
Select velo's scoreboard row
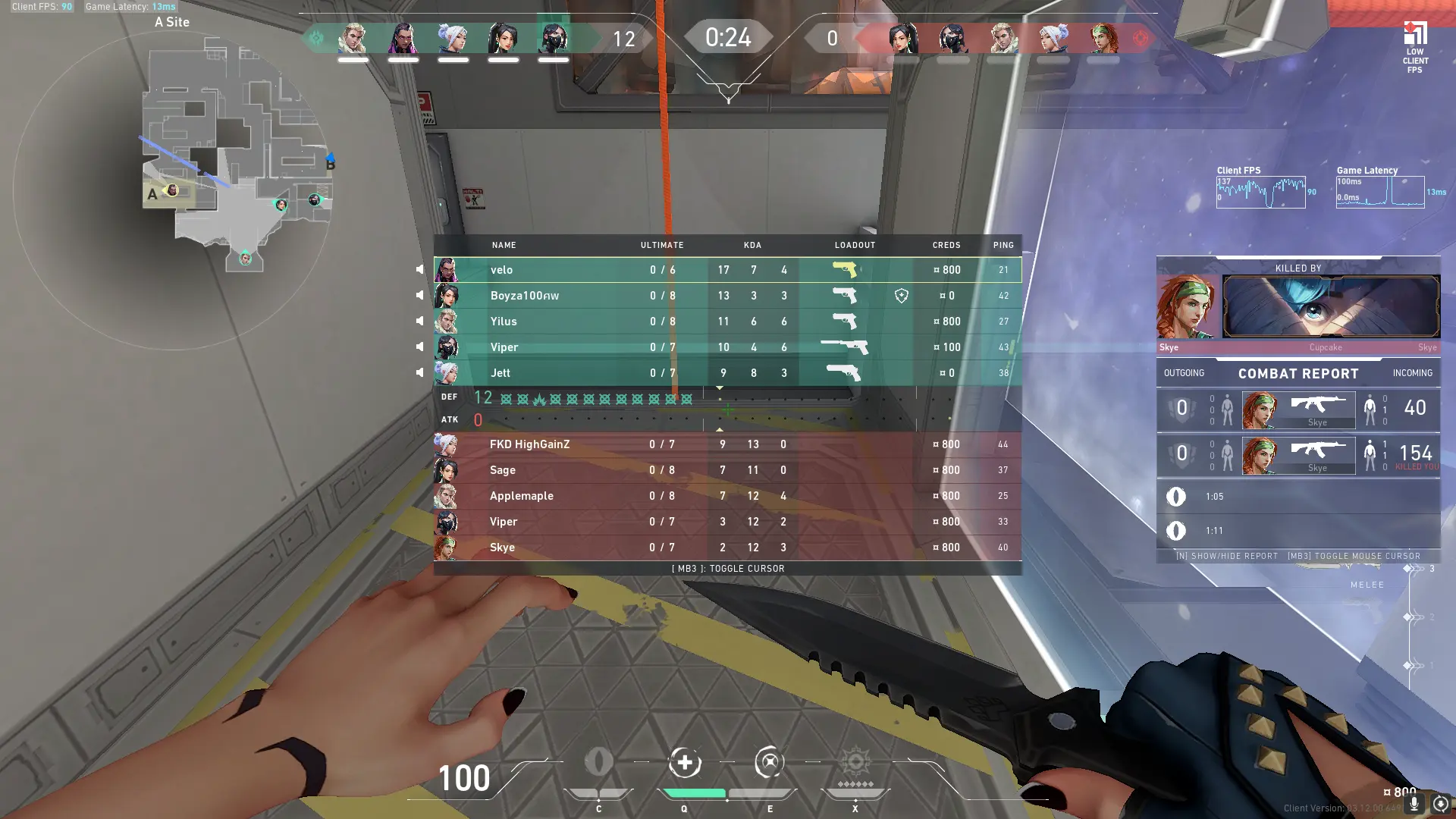pyautogui.click(x=727, y=270)
